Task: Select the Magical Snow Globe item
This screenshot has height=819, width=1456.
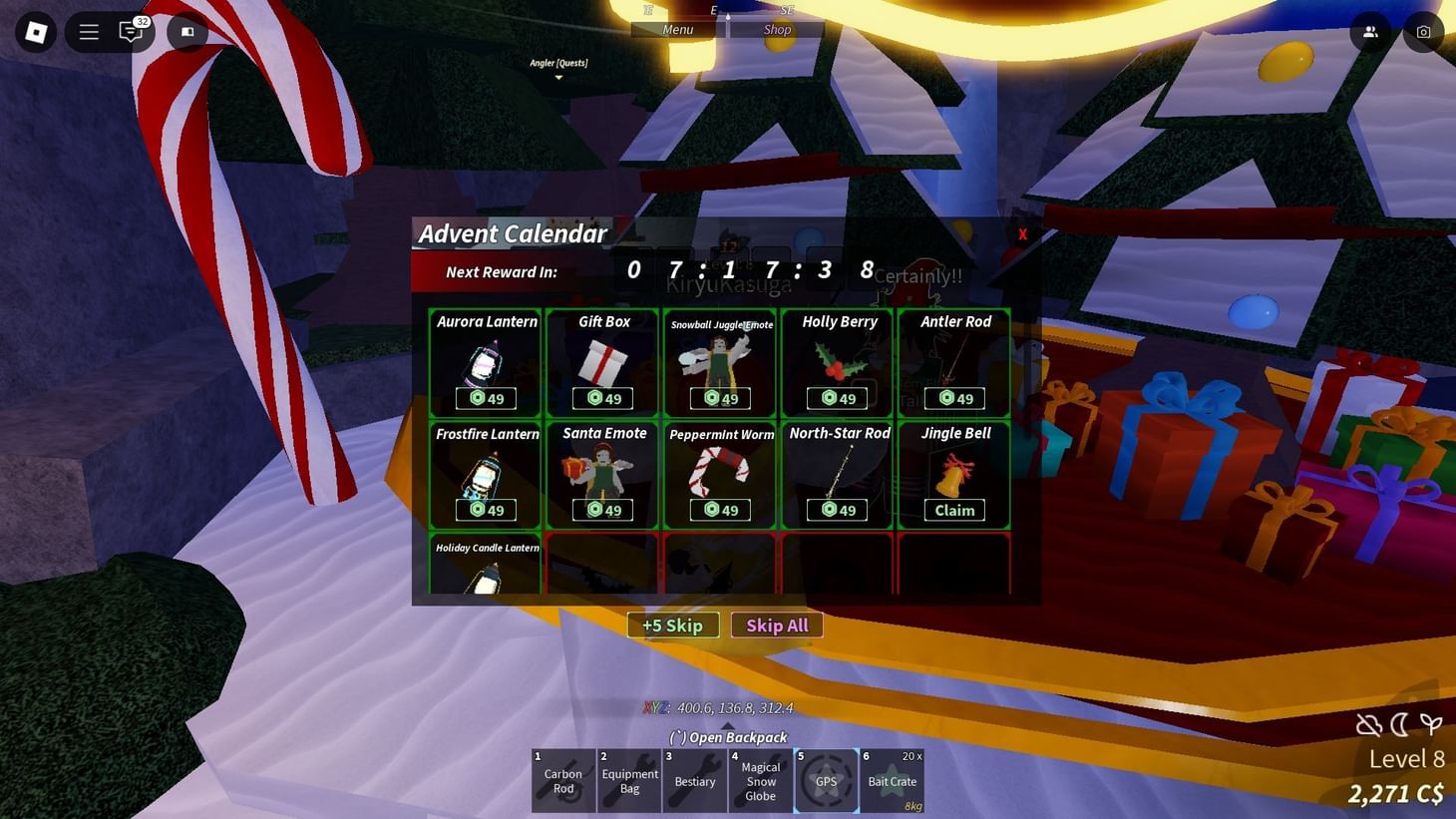Action: click(x=760, y=779)
